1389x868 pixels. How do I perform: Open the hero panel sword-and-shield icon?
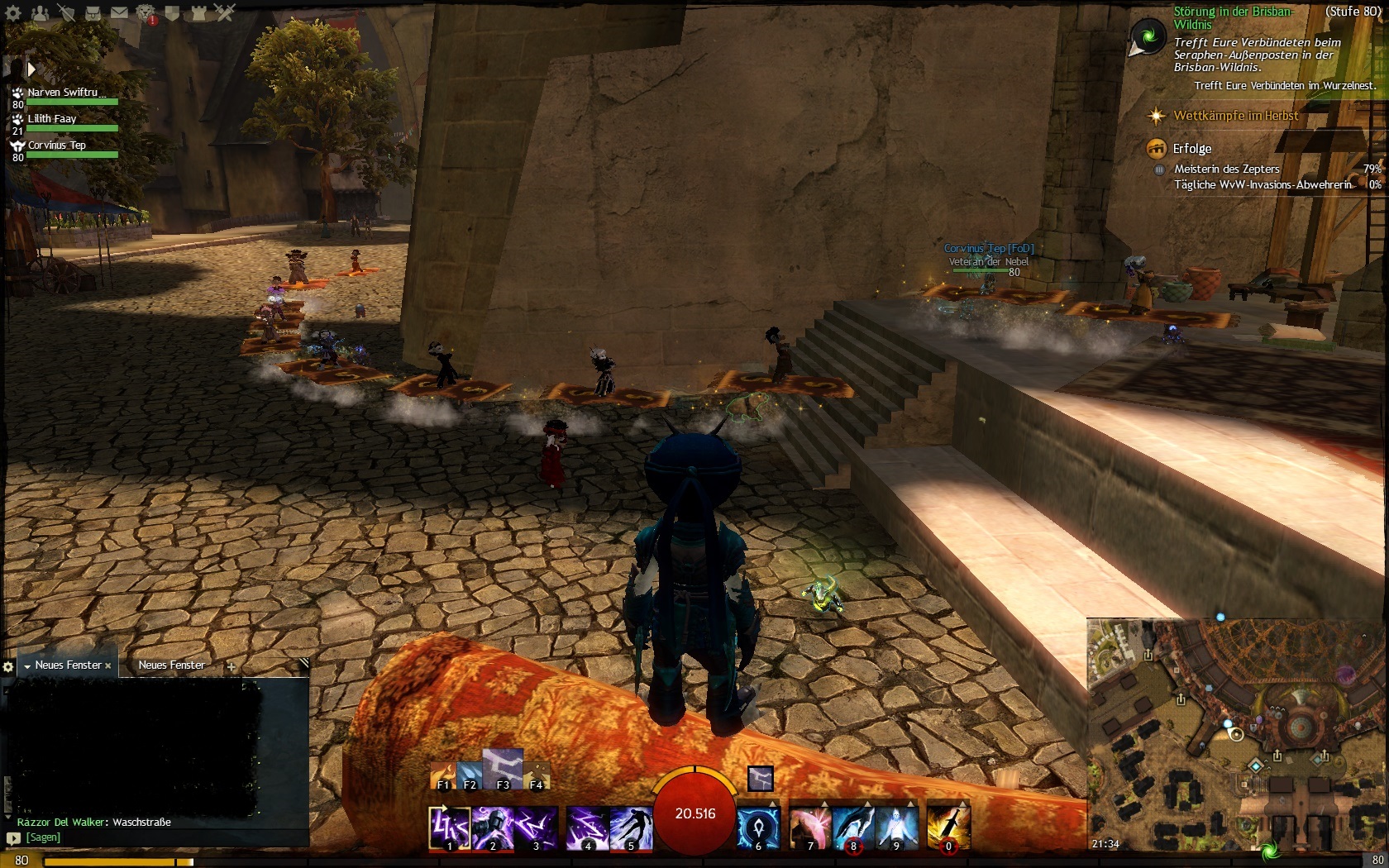[x=66, y=13]
